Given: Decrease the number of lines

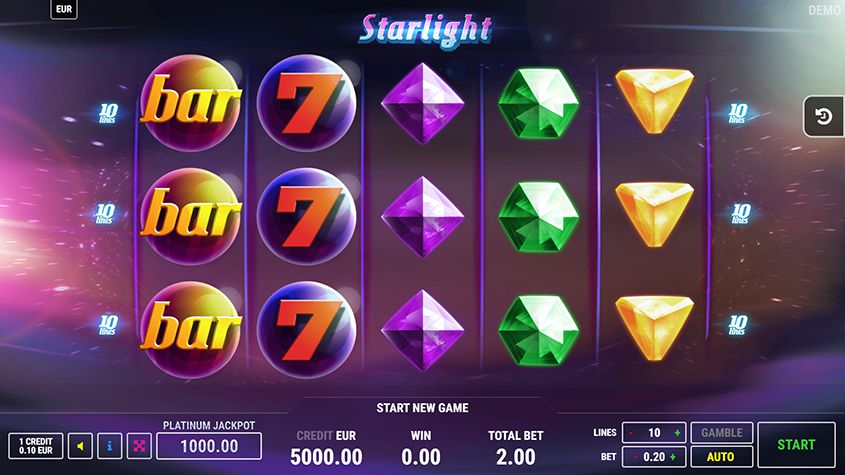Looking at the screenshot, I should pos(631,433).
